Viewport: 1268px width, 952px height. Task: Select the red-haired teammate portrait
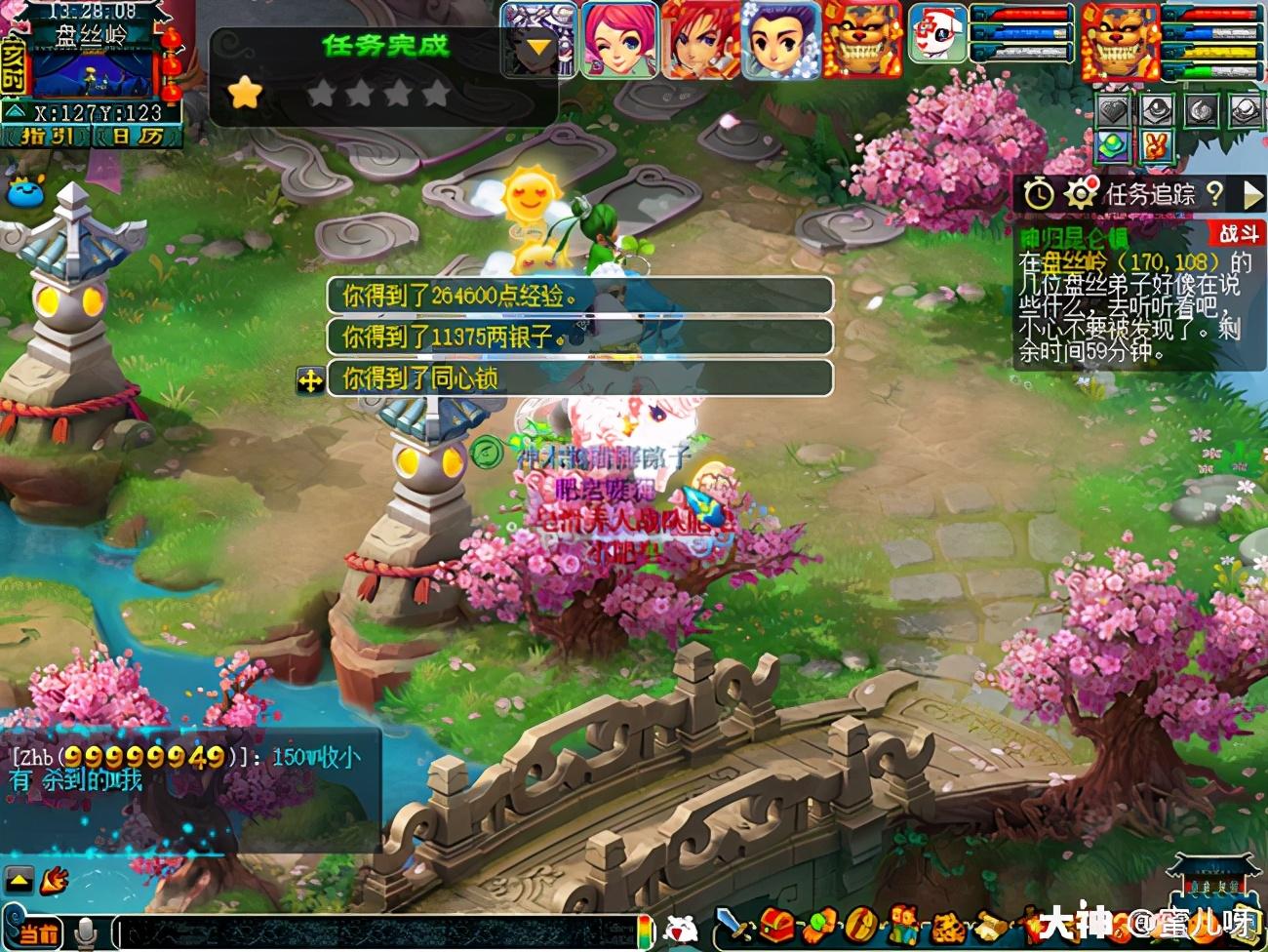click(x=699, y=40)
